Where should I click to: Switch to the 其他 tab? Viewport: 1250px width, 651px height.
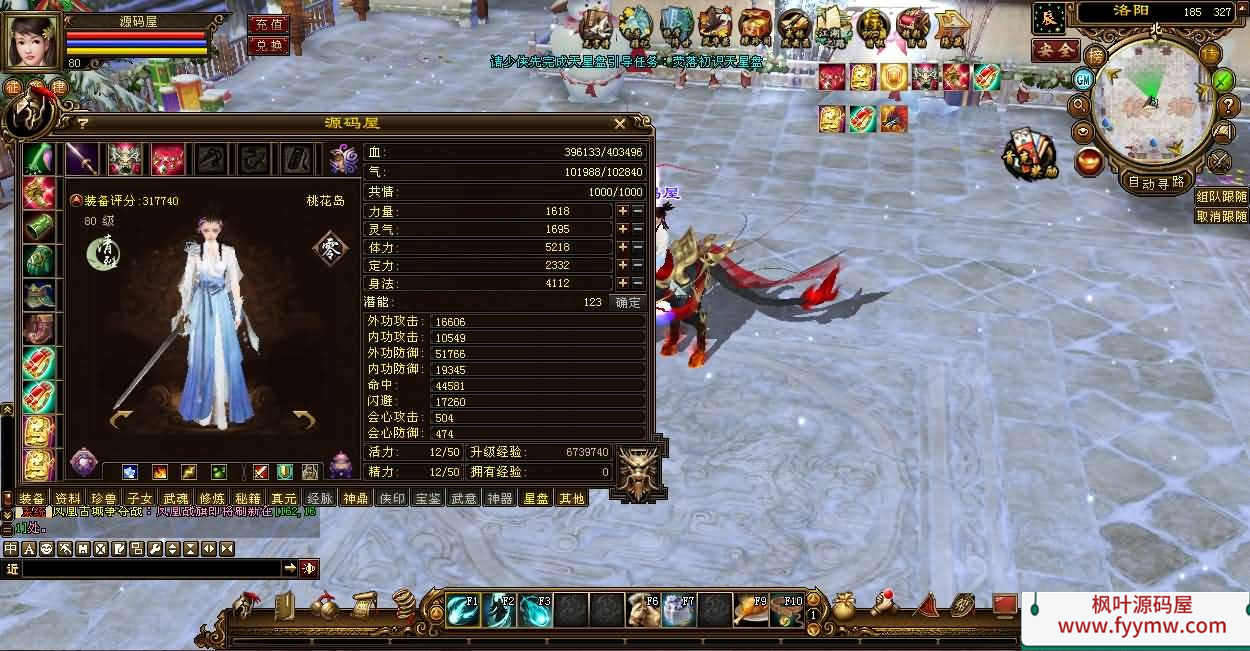pos(571,498)
